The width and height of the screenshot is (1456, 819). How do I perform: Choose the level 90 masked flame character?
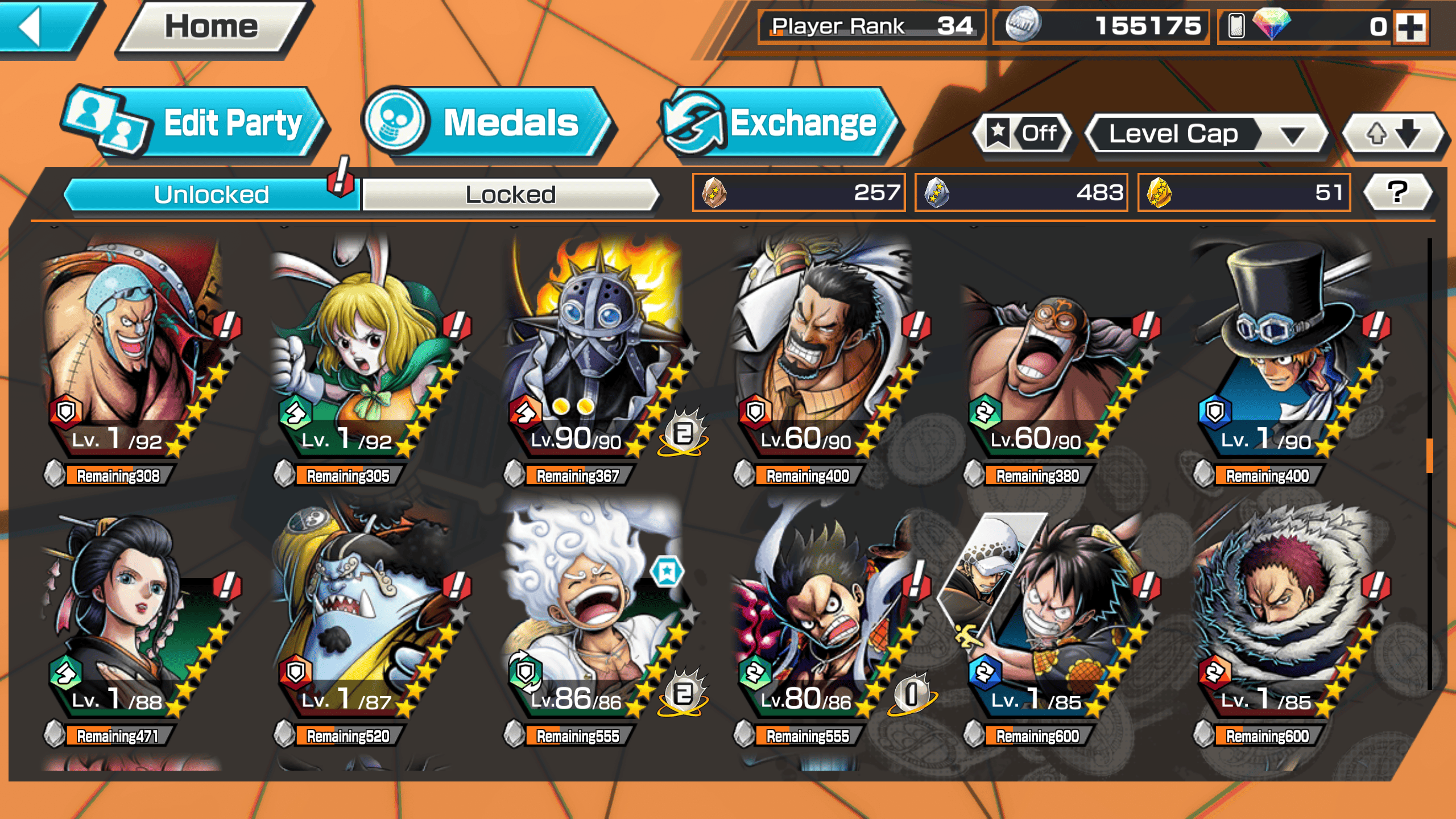(x=594, y=353)
